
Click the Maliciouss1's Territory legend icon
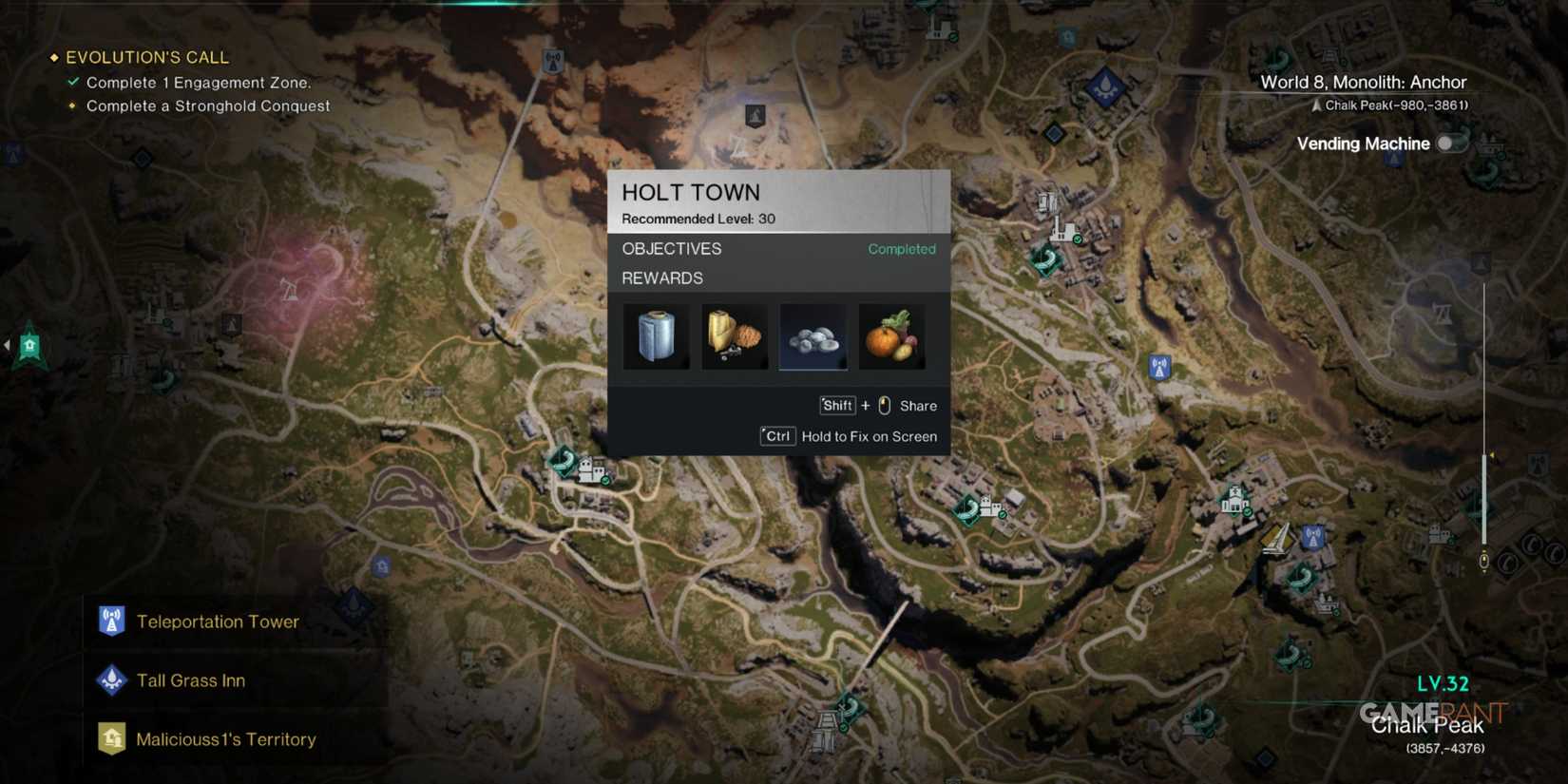[x=111, y=738]
